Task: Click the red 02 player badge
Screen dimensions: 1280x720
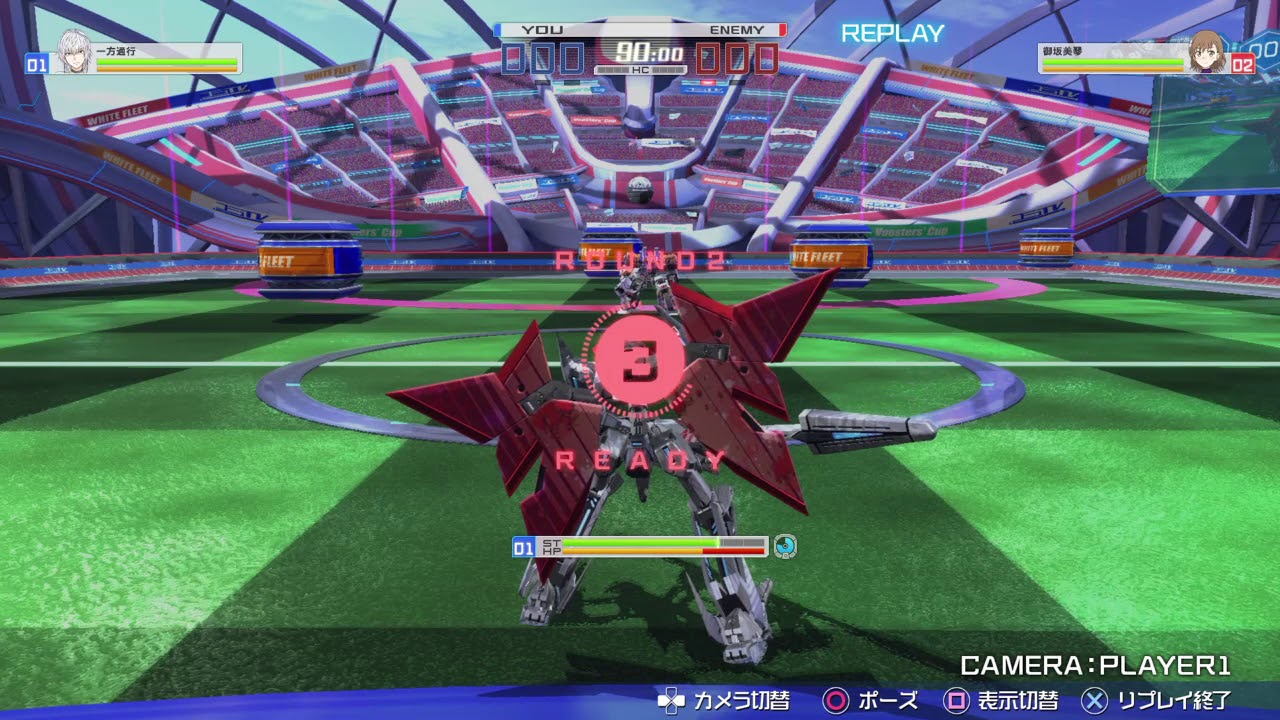Action: pyautogui.click(x=1244, y=64)
